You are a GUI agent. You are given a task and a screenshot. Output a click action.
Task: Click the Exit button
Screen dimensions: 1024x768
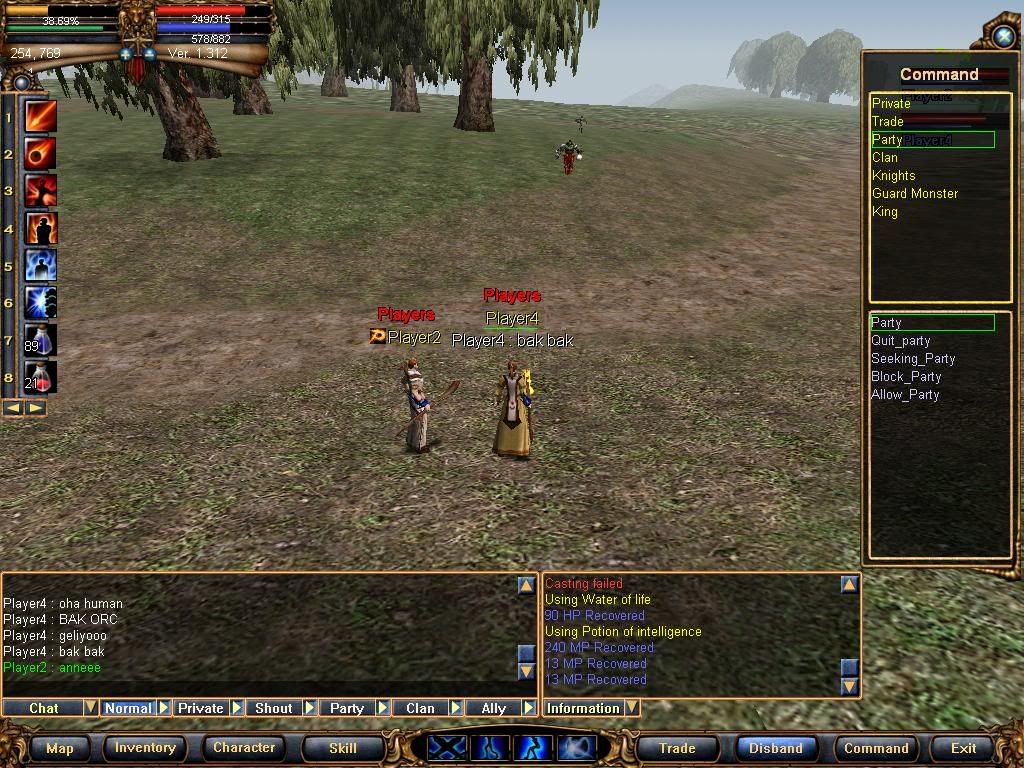(x=964, y=748)
